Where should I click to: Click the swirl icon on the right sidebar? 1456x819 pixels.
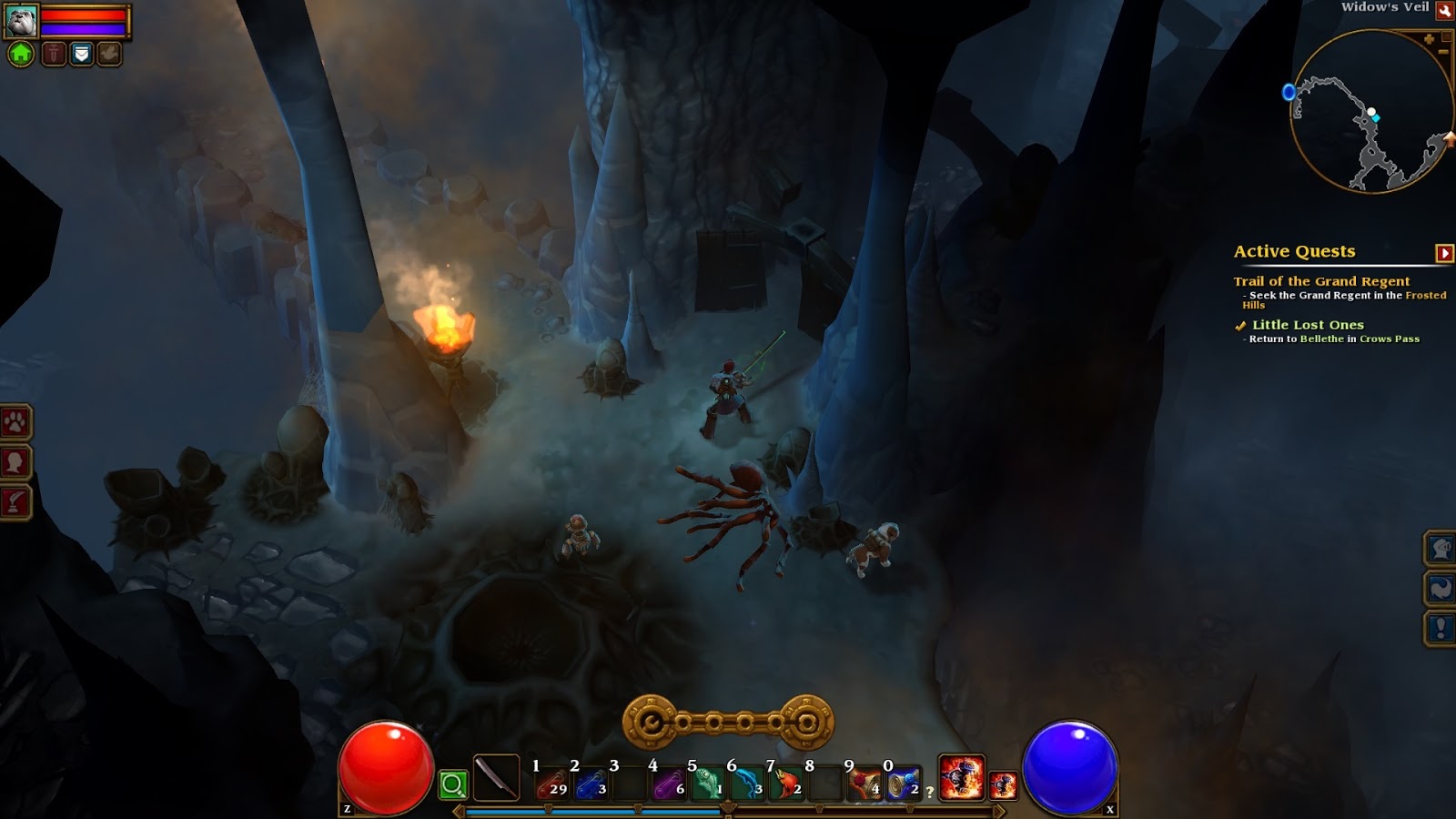coord(1441,589)
